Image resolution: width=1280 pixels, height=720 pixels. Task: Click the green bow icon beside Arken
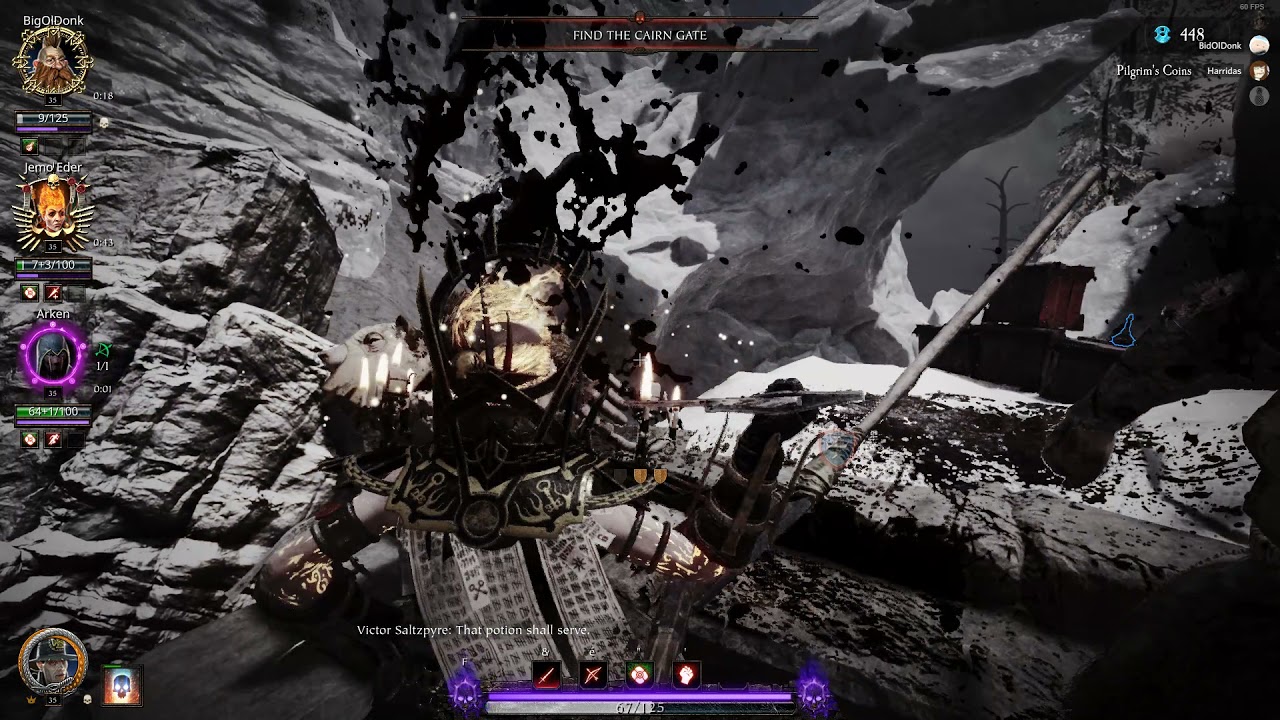click(x=104, y=350)
